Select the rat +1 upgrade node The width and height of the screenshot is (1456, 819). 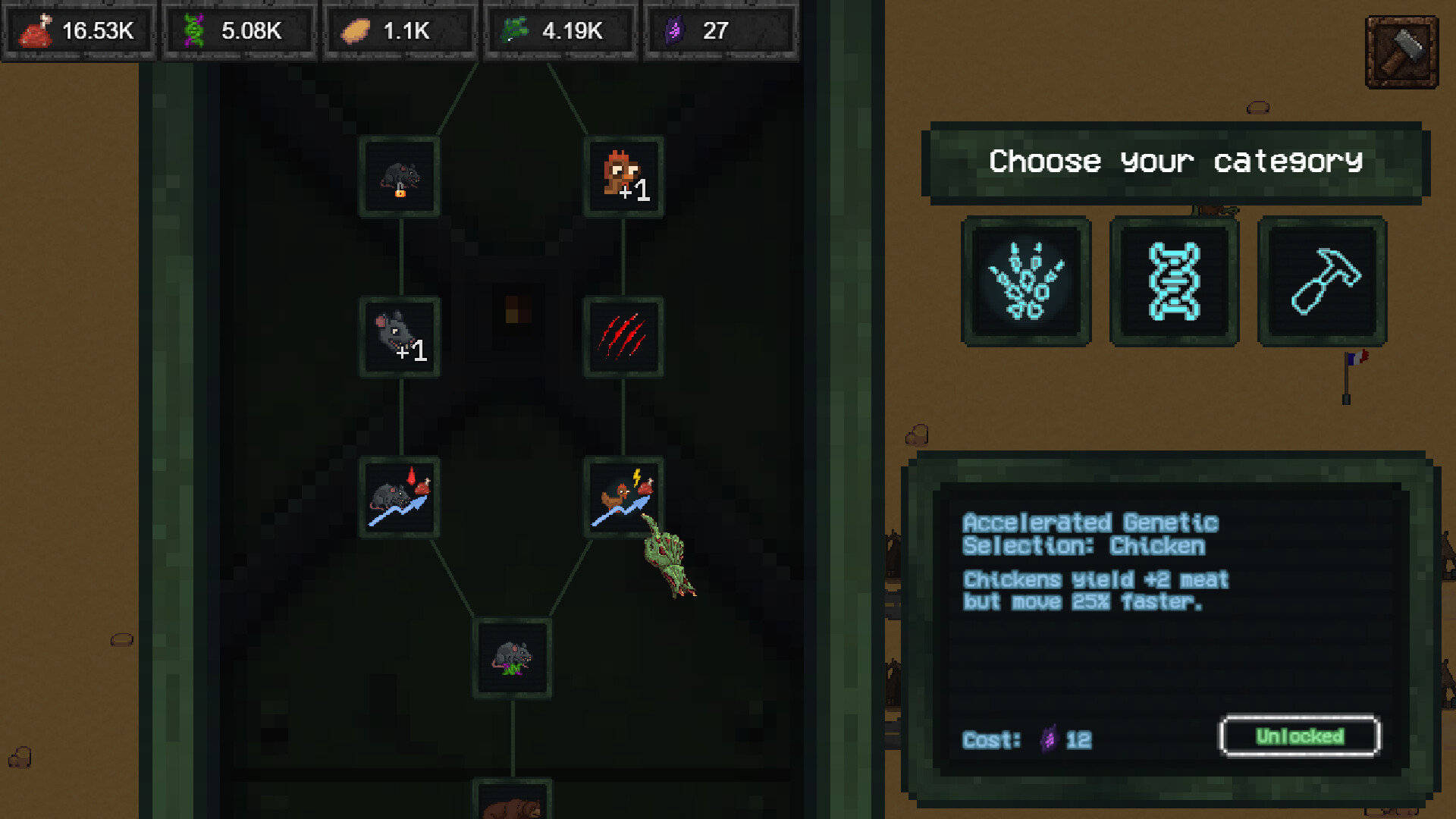tap(400, 337)
